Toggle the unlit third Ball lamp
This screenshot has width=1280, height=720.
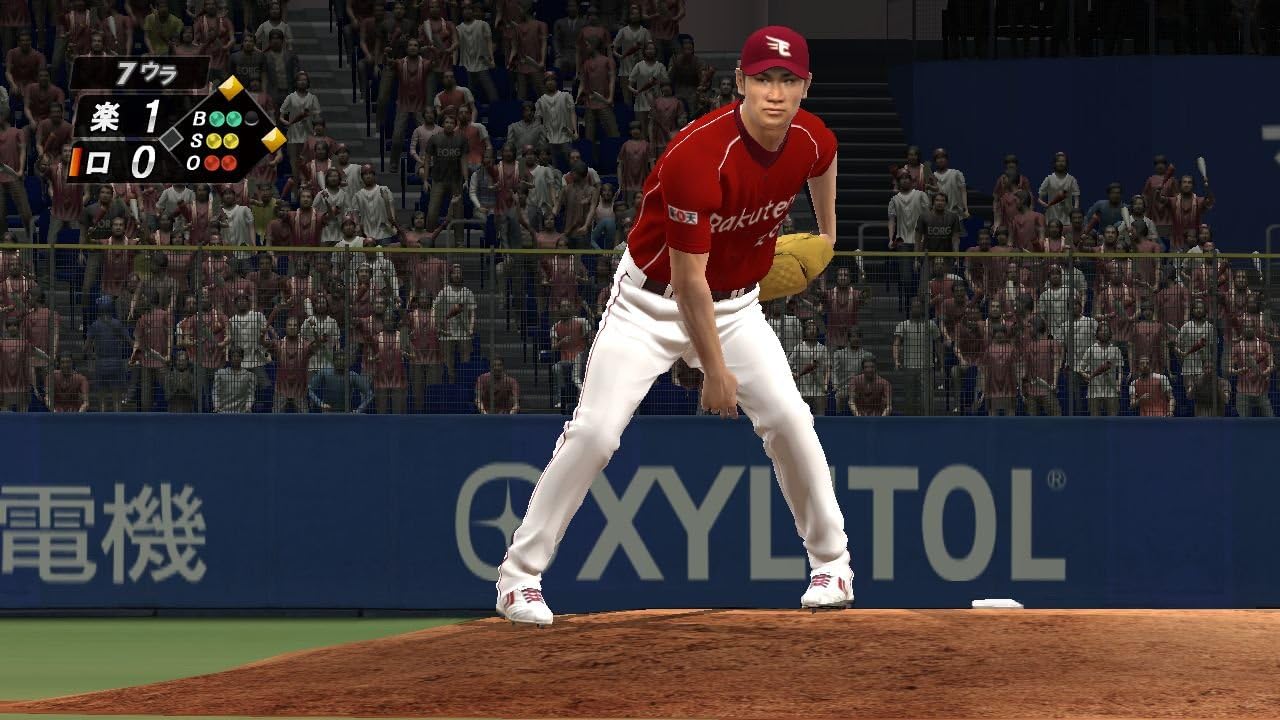click(250, 118)
